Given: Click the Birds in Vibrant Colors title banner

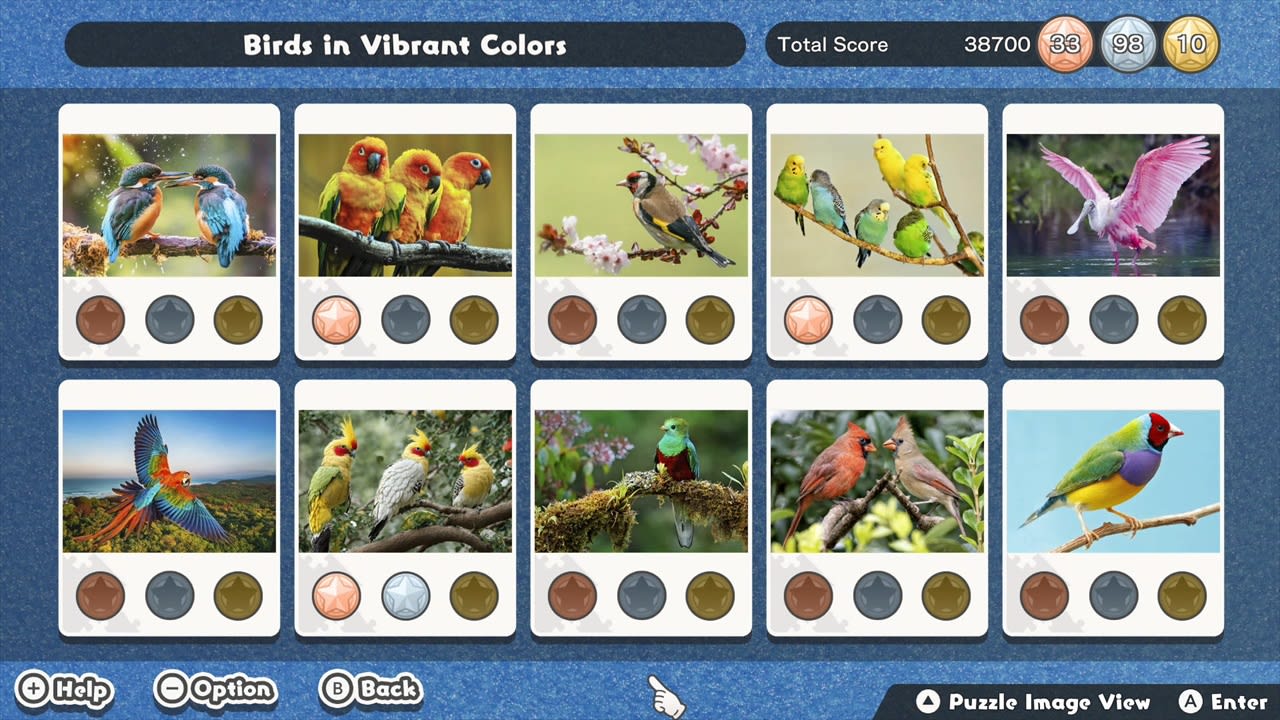Looking at the screenshot, I should click(x=405, y=44).
